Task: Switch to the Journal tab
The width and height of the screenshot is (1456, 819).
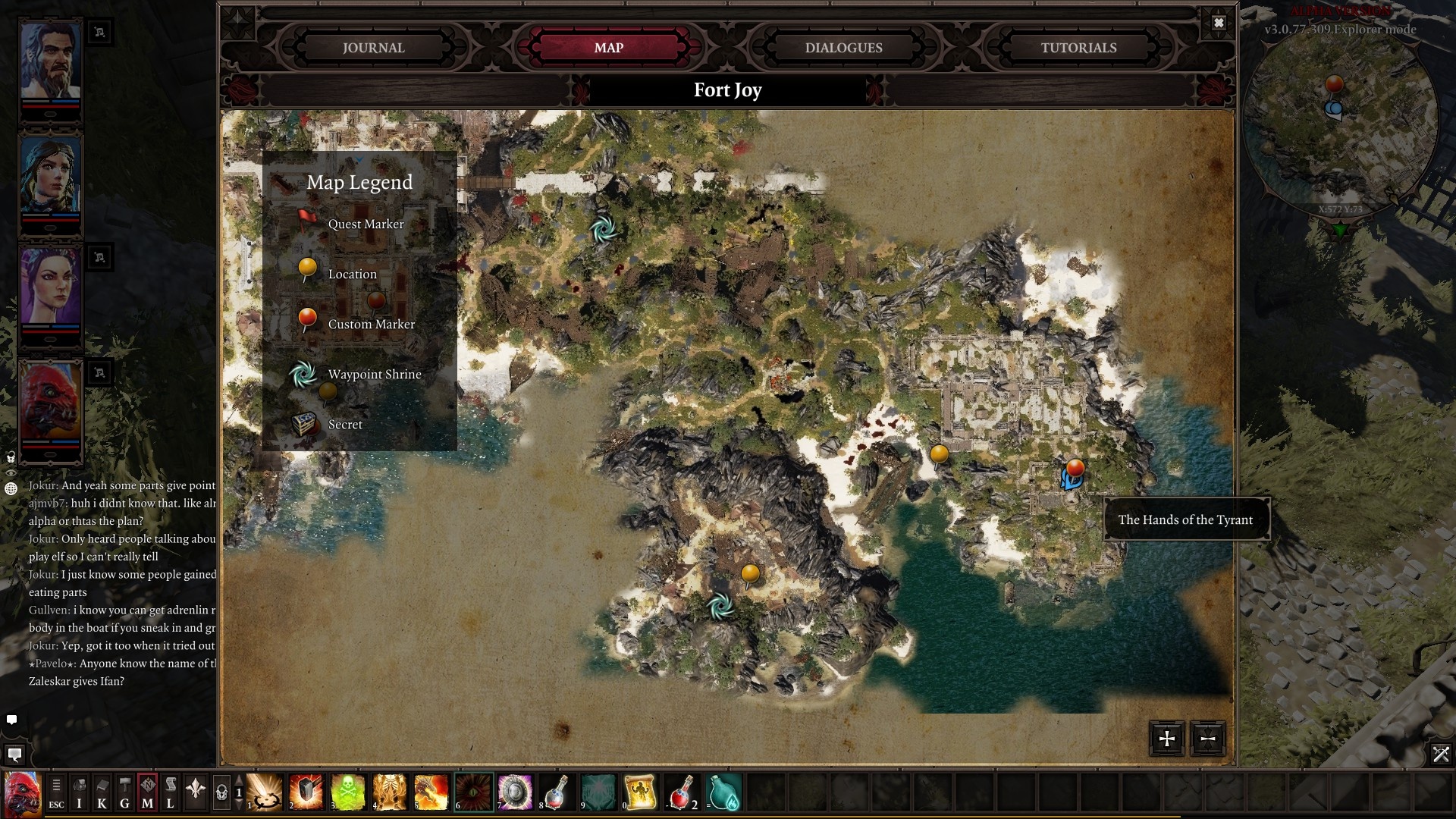Action: [x=373, y=48]
